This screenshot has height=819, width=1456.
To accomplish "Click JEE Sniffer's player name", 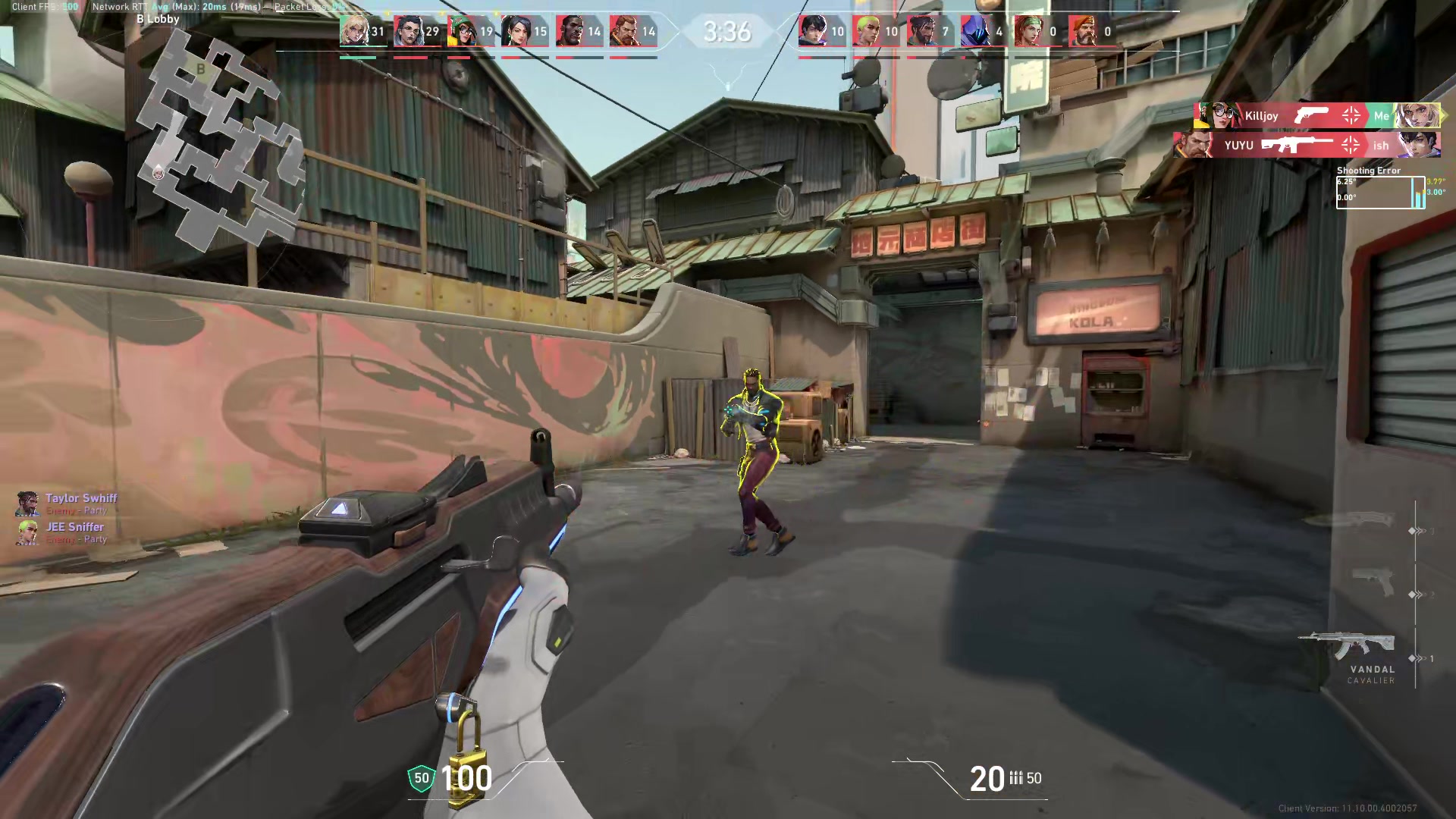I will pos(75,526).
